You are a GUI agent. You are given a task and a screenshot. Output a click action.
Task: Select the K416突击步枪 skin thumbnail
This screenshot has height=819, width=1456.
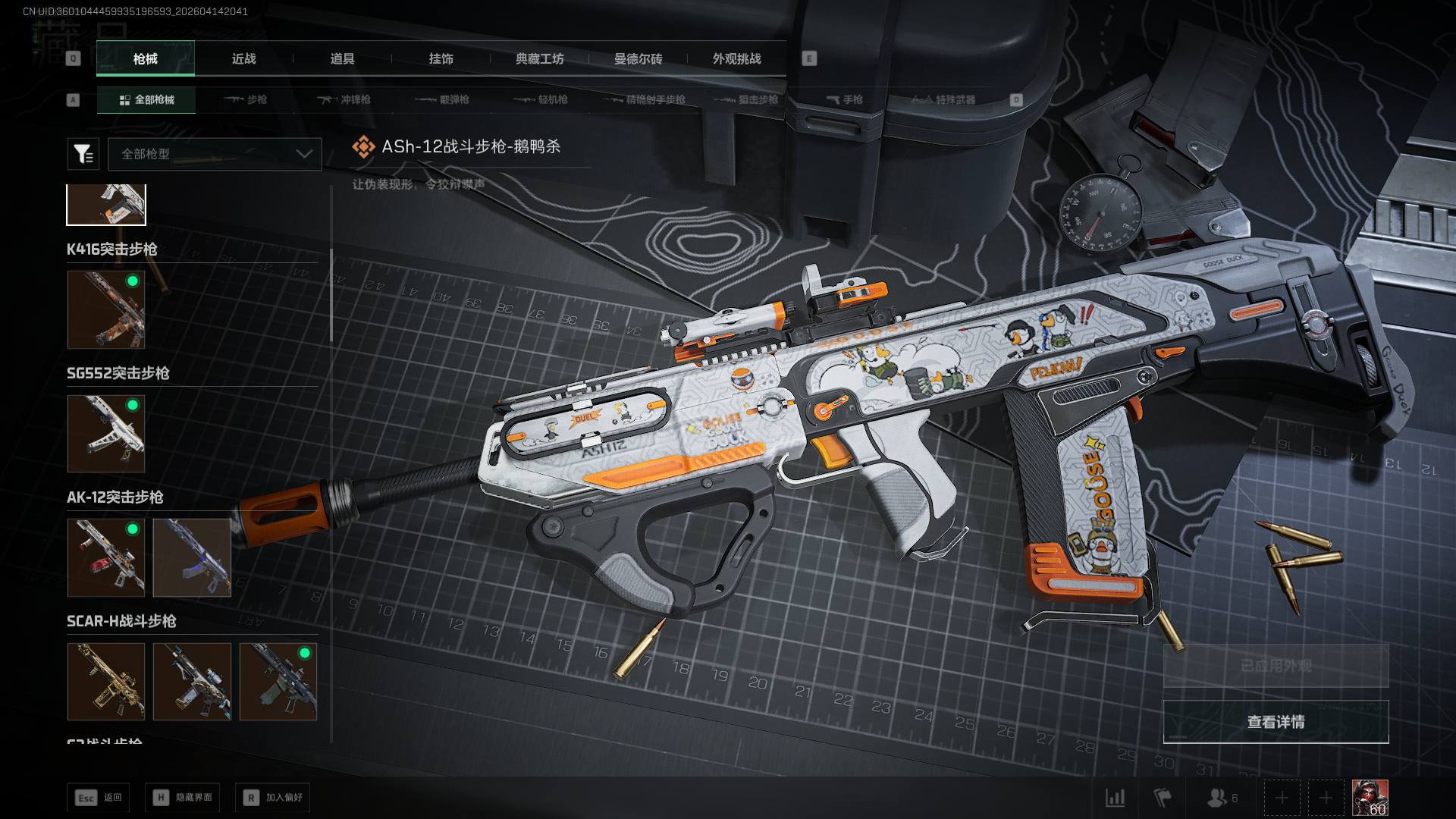coord(106,309)
